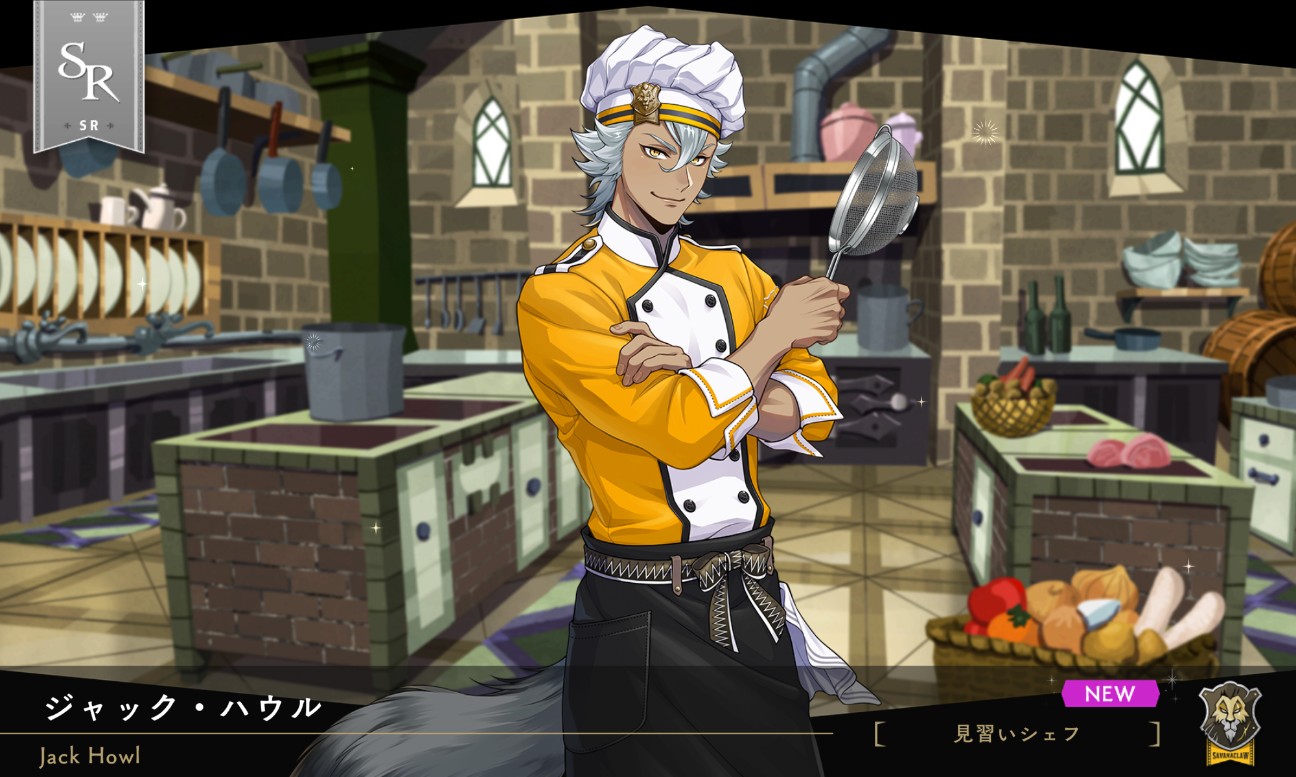Click the NEW badge

tap(1112, 695)
